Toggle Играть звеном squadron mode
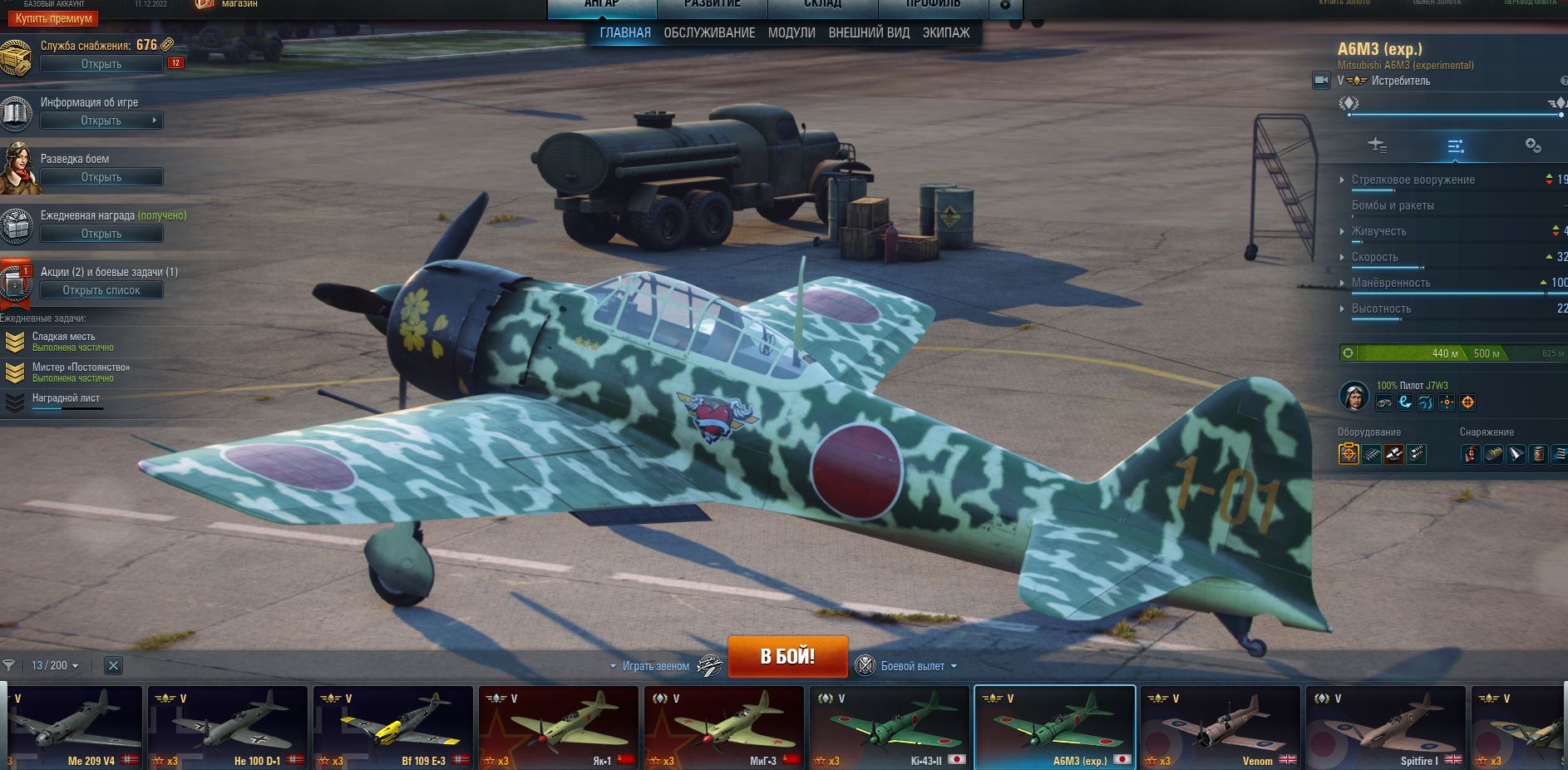 tap(657, 665)
